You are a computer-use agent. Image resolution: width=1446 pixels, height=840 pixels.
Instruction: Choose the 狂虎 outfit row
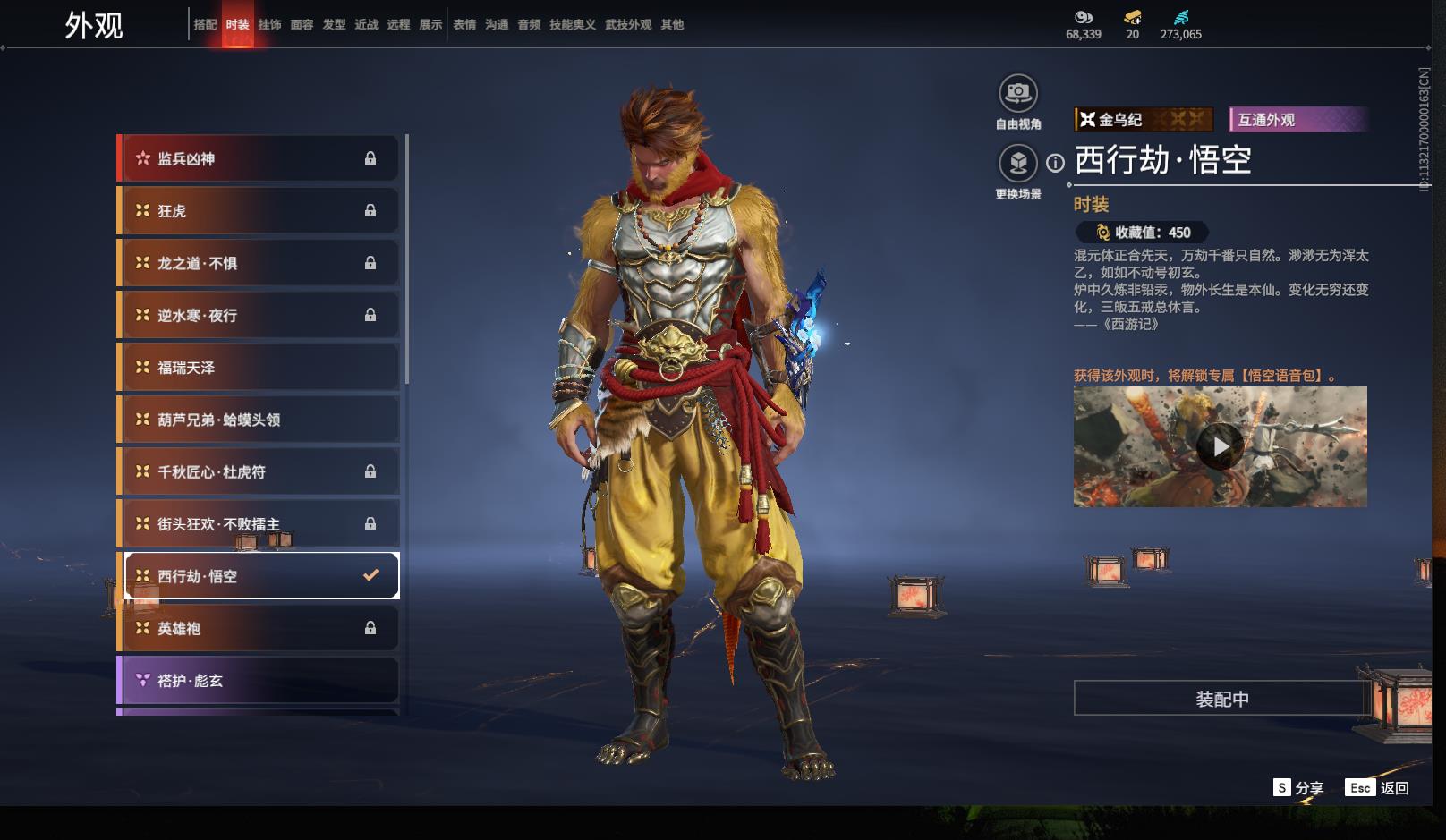tap(259, 211)
